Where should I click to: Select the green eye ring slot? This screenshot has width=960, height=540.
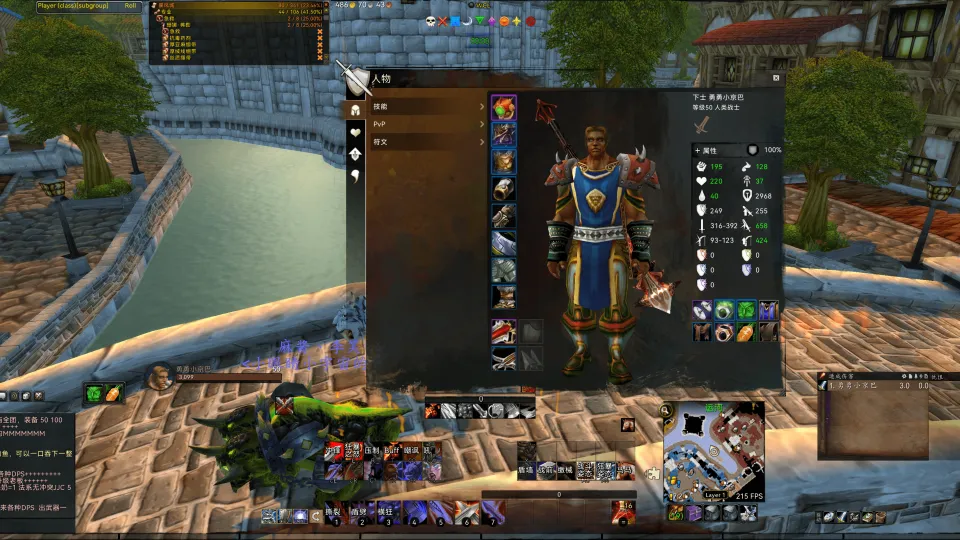[725, 311]
